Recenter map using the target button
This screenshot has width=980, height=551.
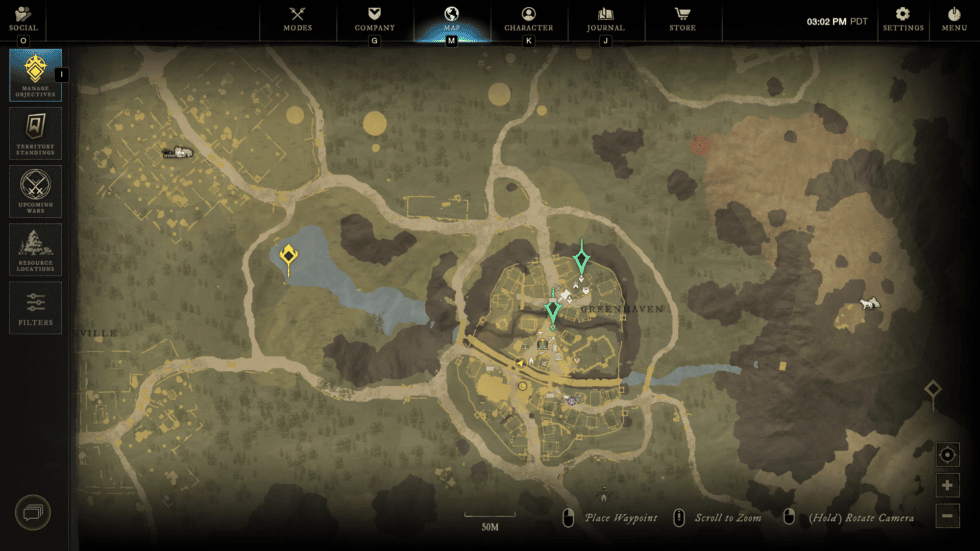click(948, 455)
